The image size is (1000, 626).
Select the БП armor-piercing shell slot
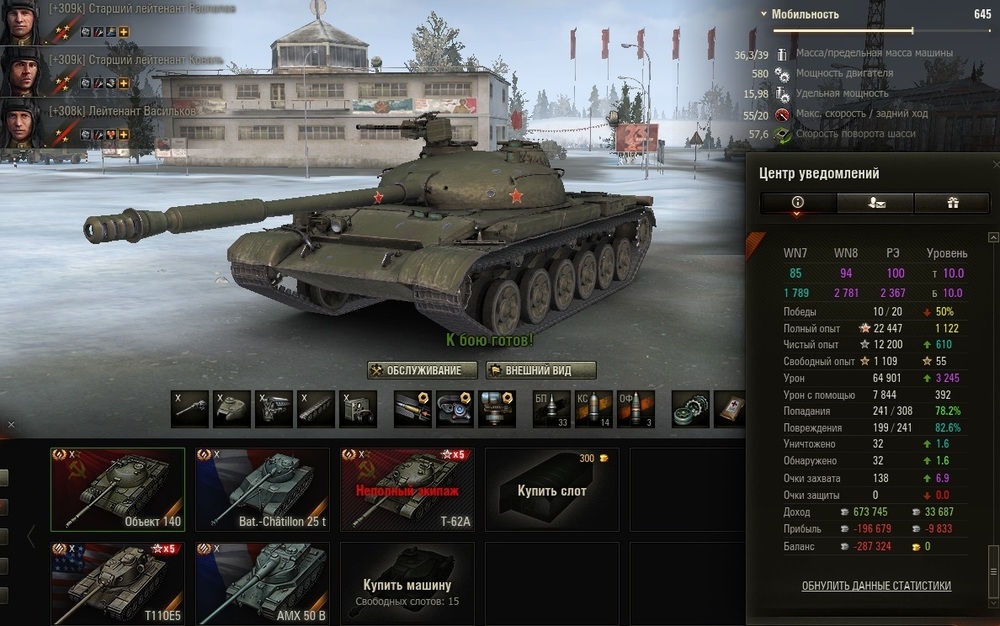[x=552, y=408]
